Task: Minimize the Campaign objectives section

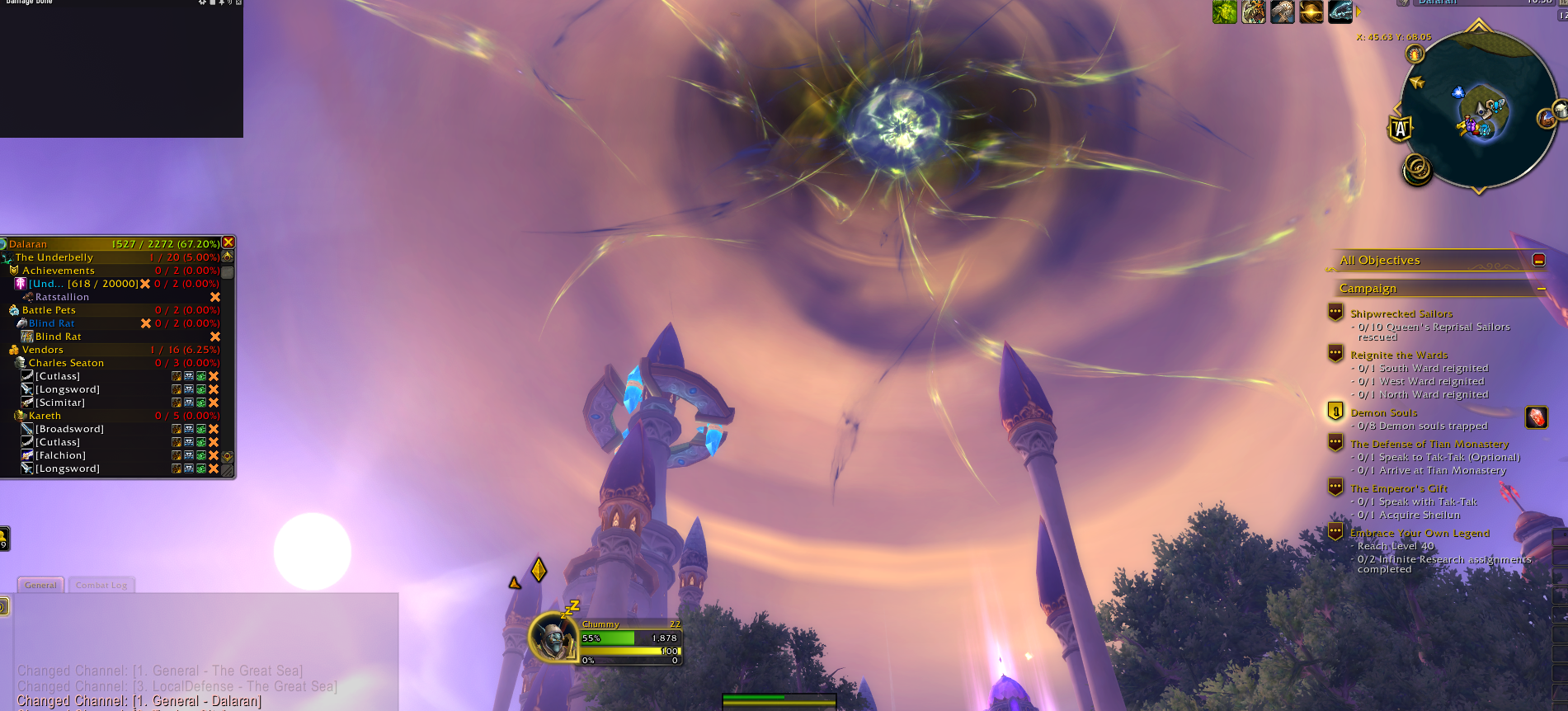Action: click(1540, 289)
